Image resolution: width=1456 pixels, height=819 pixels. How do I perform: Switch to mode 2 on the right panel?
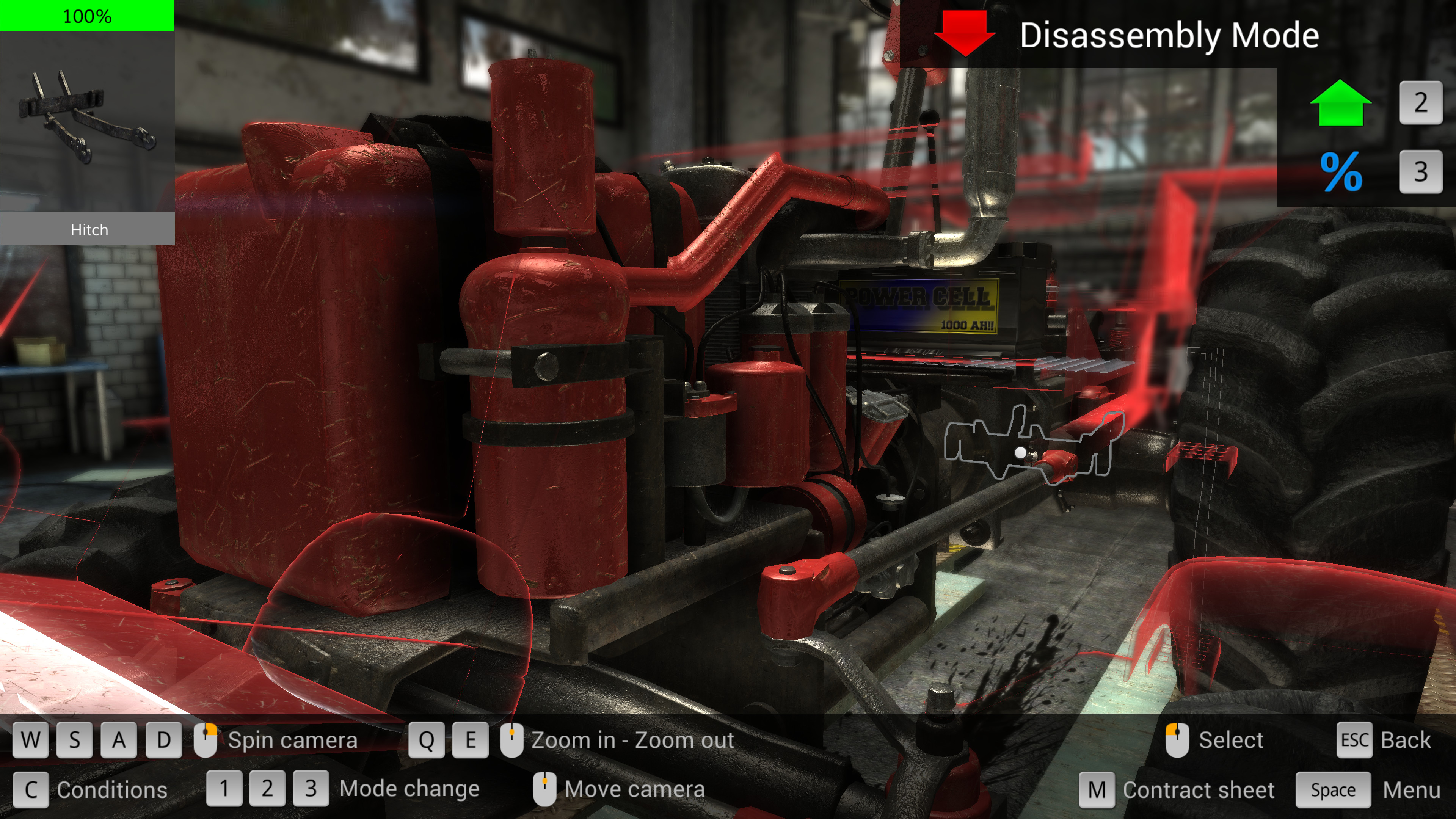click(x=1420, y=104)
